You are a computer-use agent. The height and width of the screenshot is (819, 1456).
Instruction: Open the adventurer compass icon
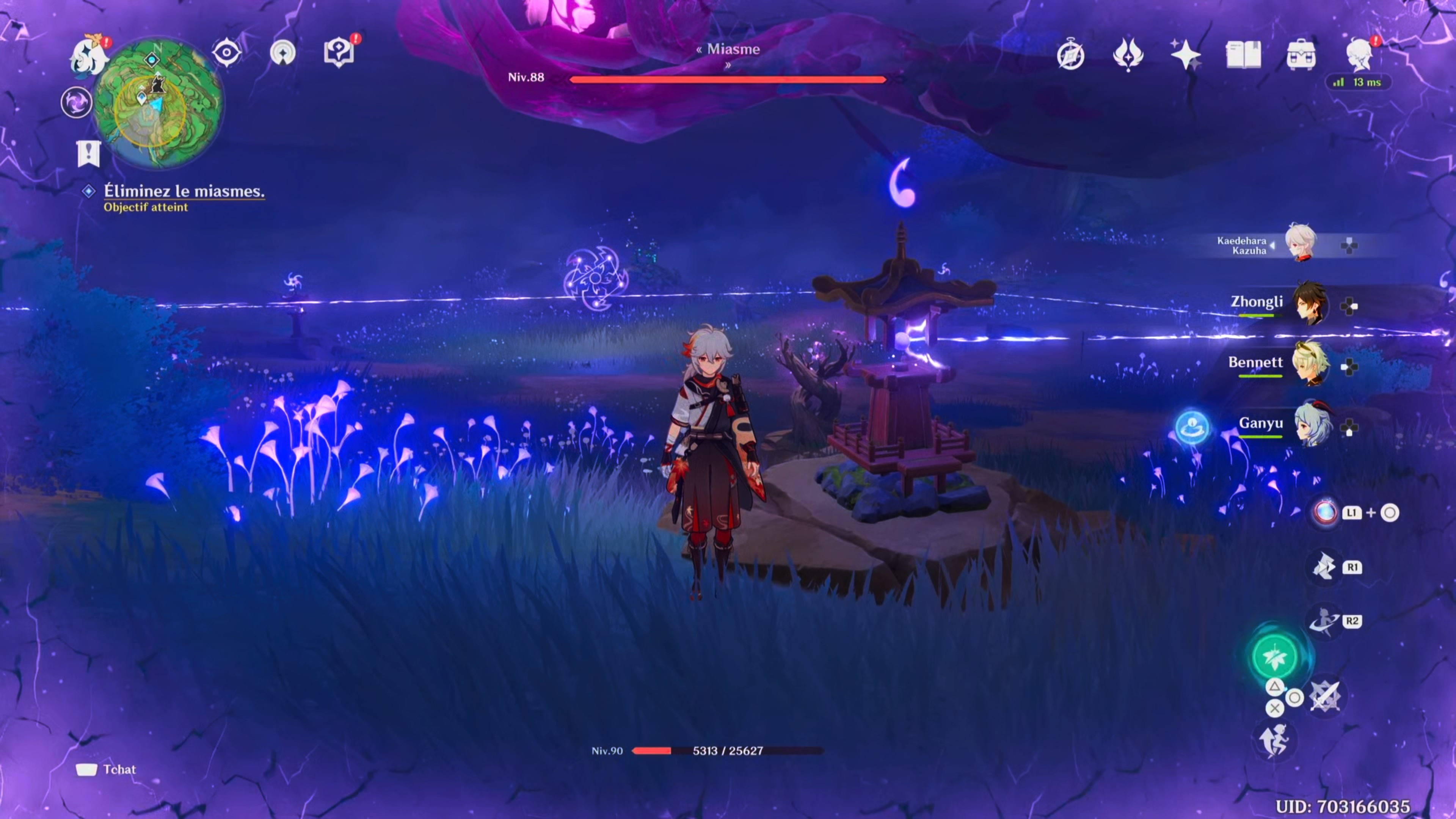point(1070,55)
